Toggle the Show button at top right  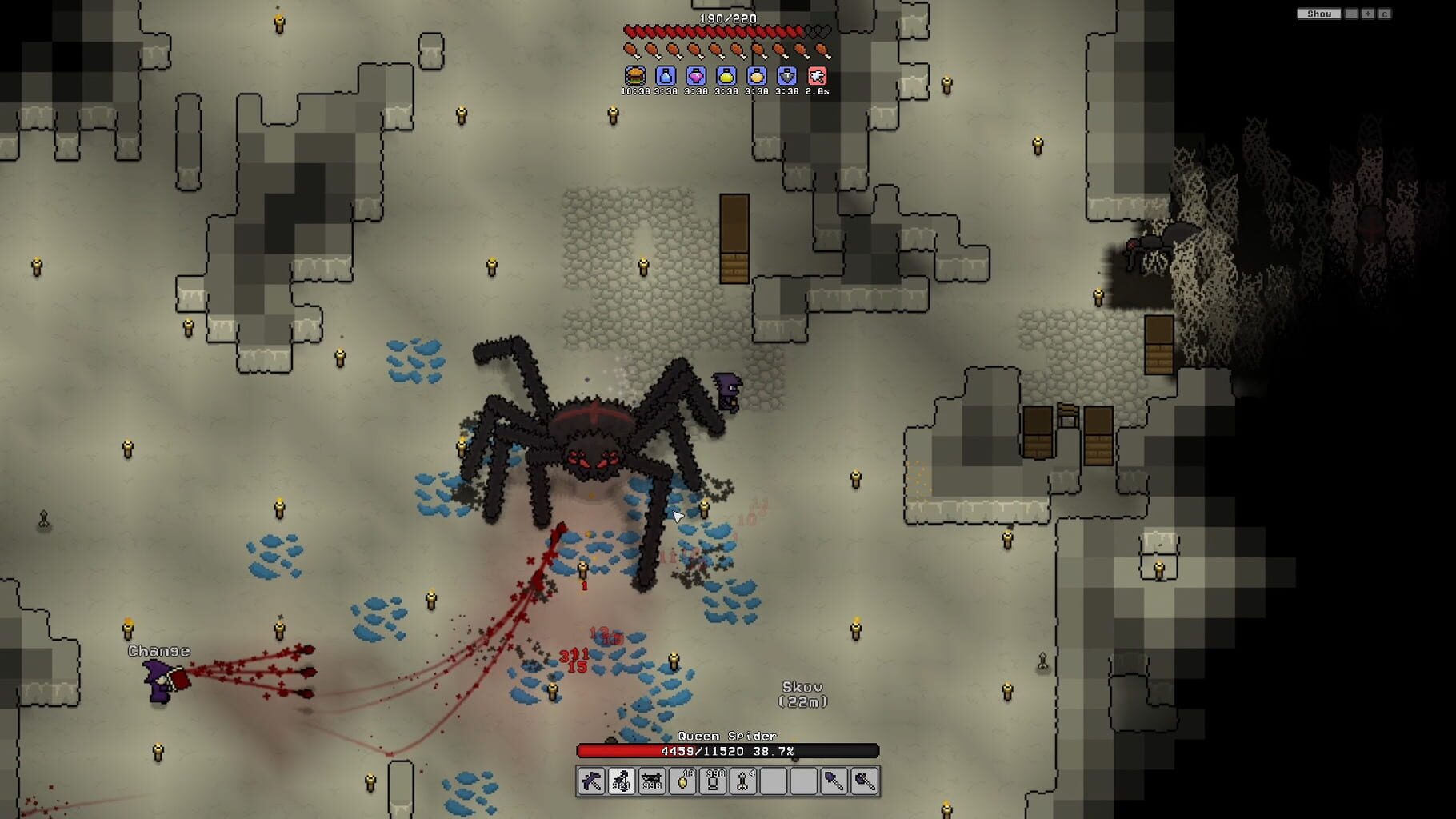(x=1319, y=14)
